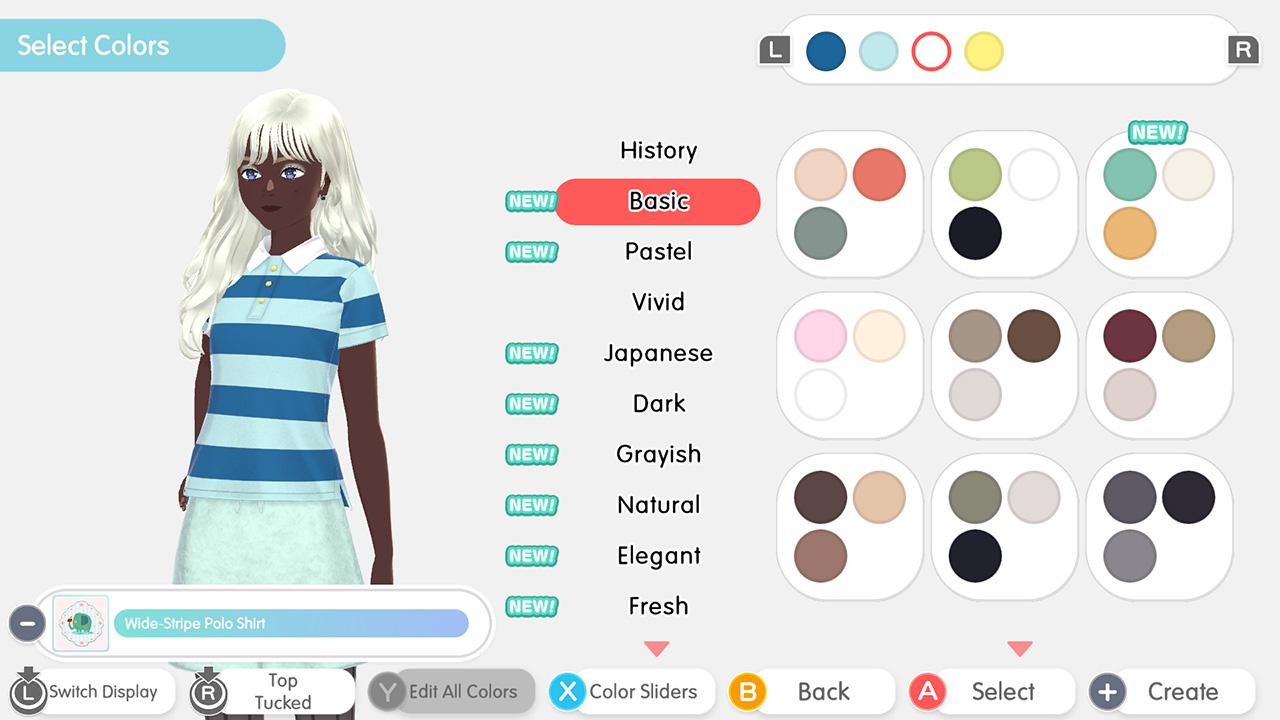Viewport: 1280px width, 720px height.
Task: Toggle the Switch Display option
Action: [x=90, y=691]
